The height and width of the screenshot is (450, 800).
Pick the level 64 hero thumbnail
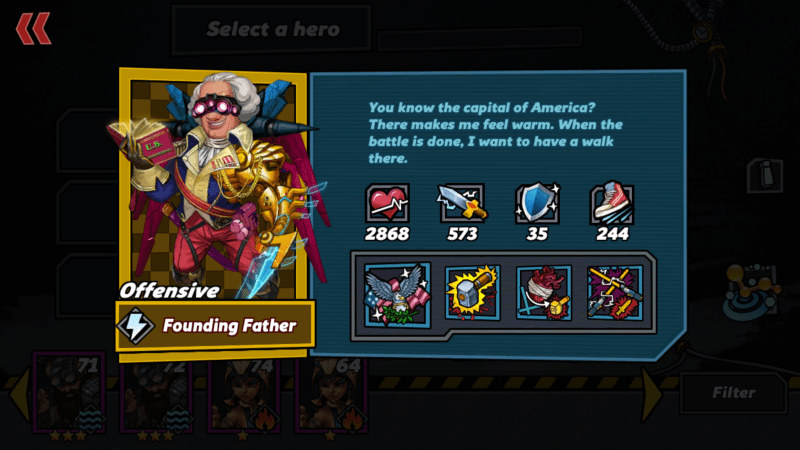[x=330, y=393]
